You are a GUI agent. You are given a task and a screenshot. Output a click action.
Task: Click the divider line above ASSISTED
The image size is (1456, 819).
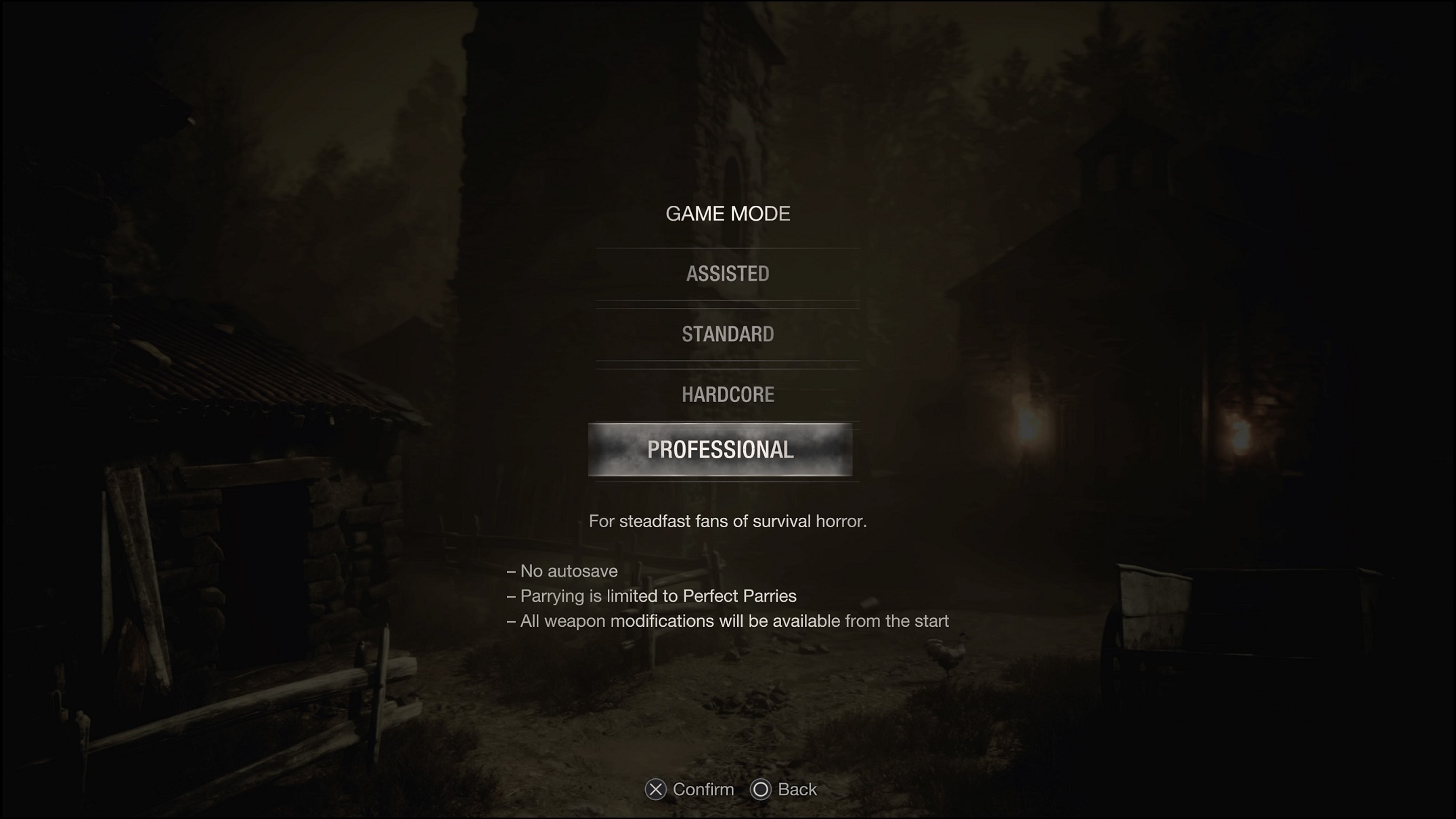727,249
